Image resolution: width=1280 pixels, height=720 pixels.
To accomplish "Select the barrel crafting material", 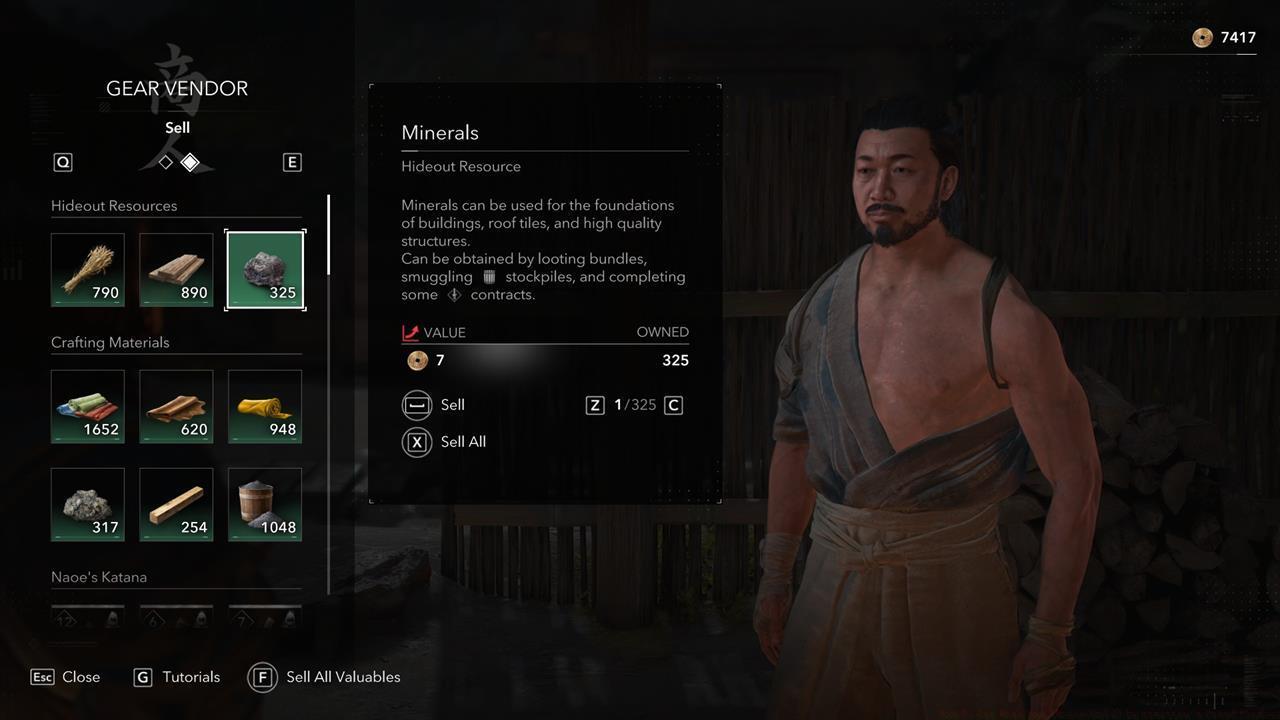I will 264,503.
